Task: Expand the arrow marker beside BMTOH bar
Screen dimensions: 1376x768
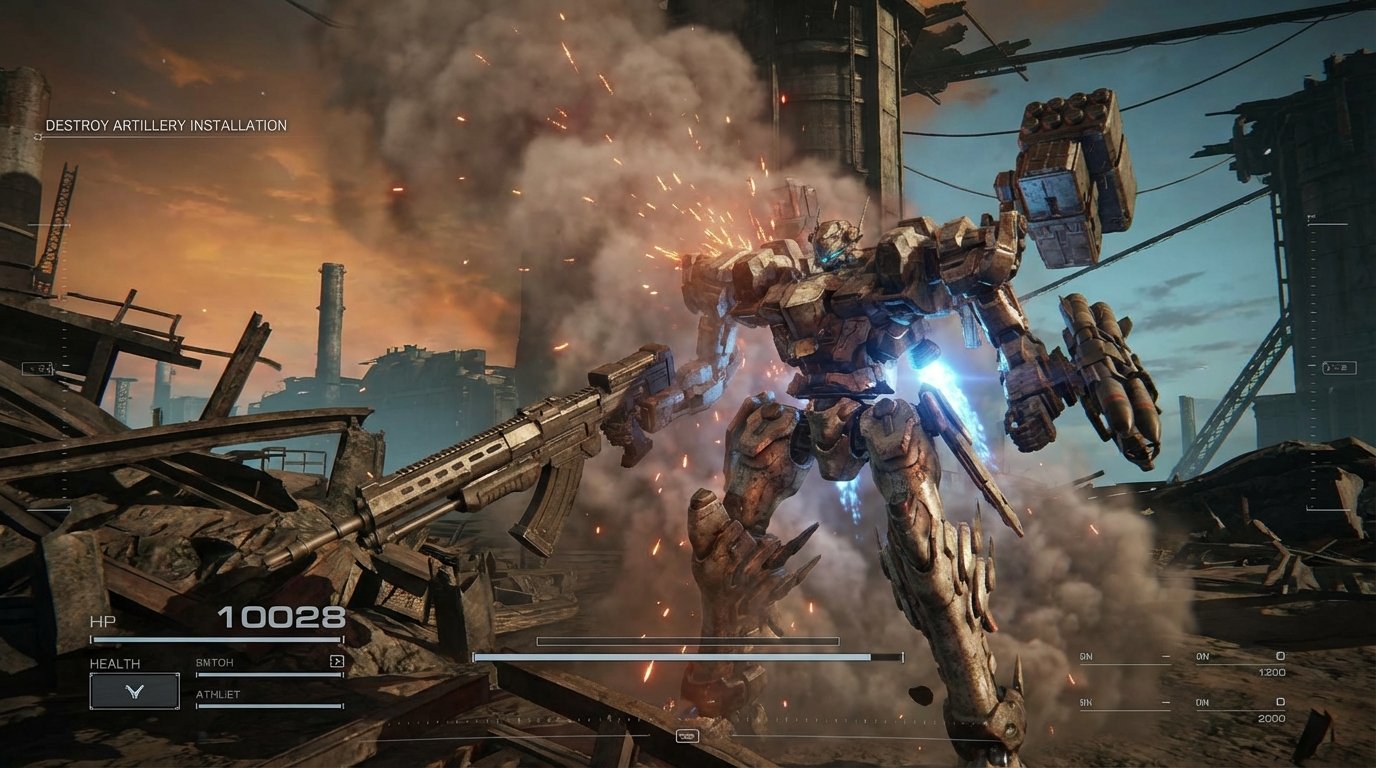Action: point(338,661)
